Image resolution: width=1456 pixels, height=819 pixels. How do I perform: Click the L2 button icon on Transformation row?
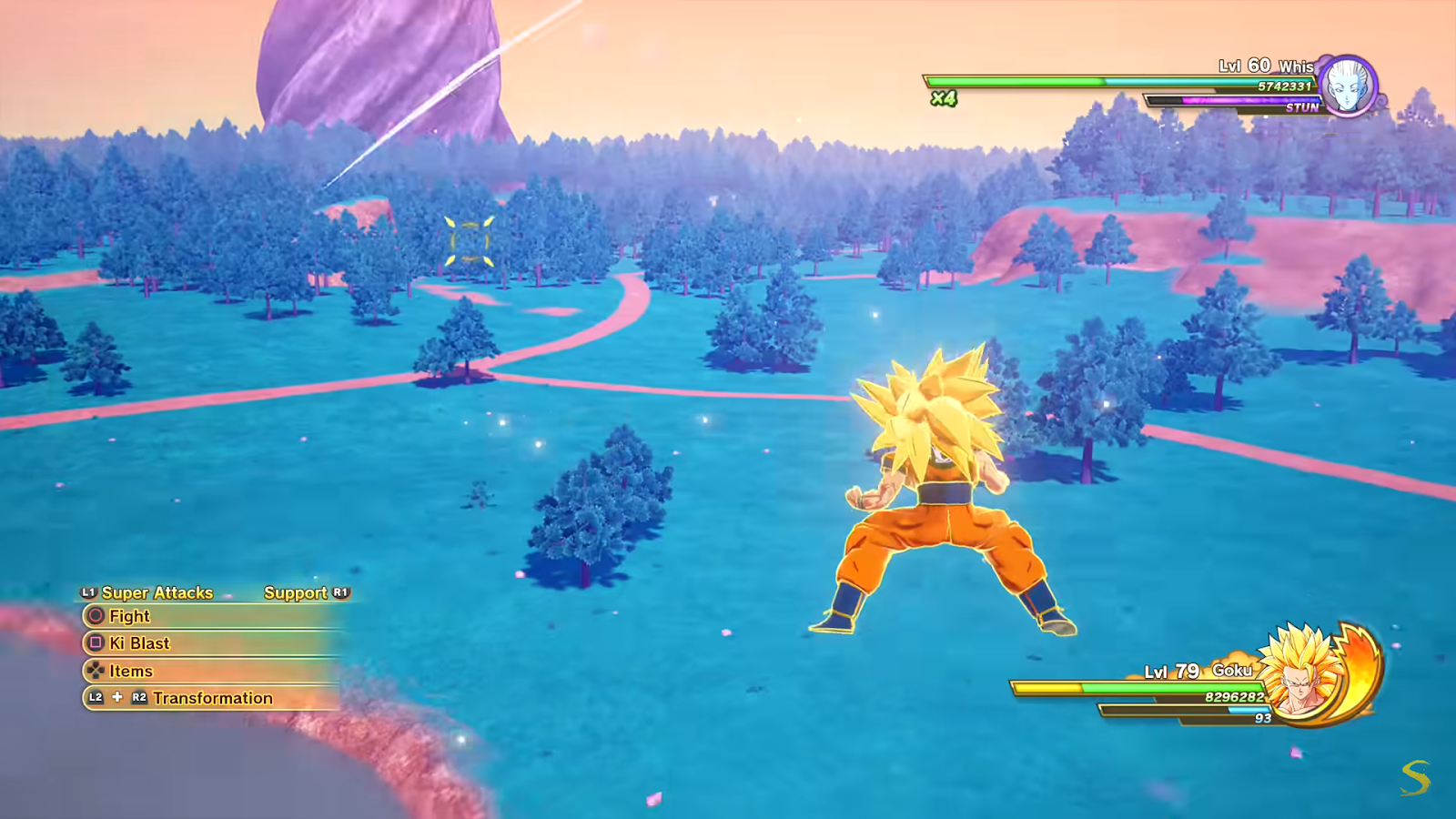pyautogui.click(x=95, y=699)
